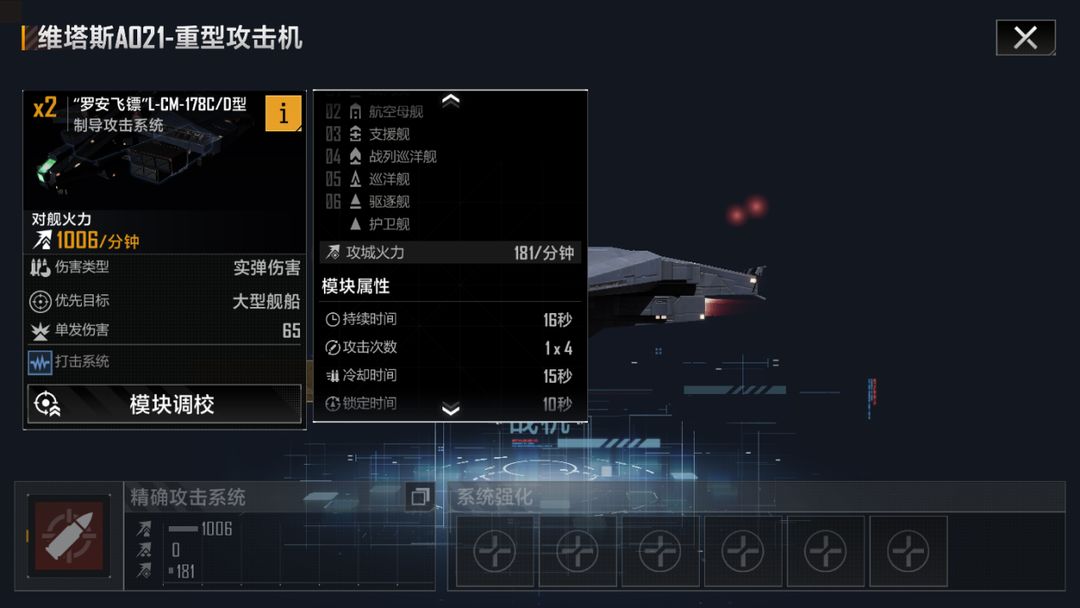Show more attributes with the down chevron
Screen dimensions: 1080x608
pos(451,409)
